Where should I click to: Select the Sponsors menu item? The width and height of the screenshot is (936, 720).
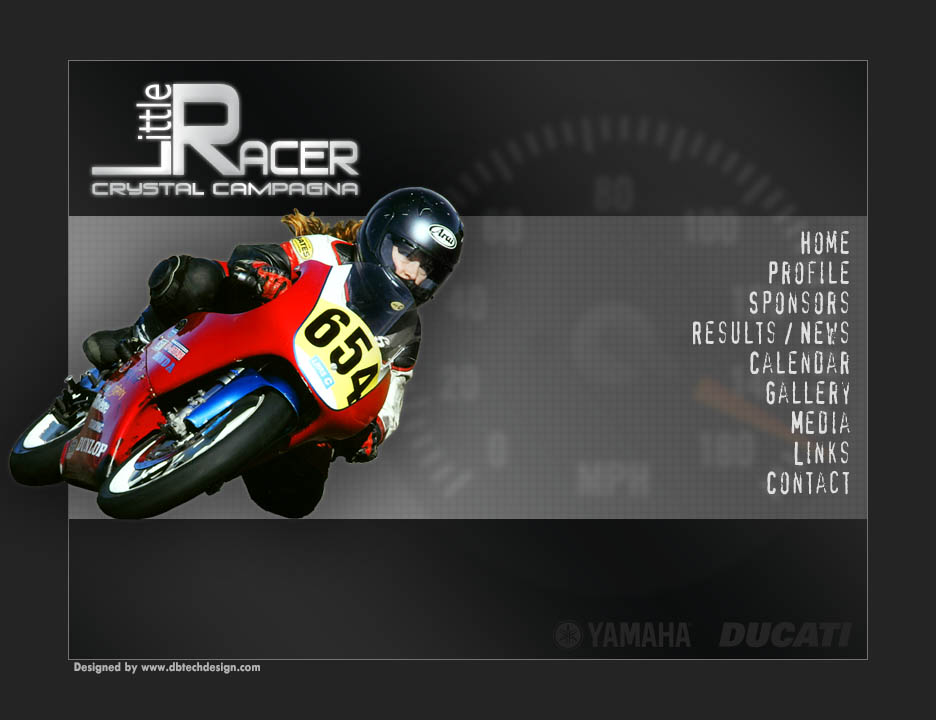pos(799,303)
